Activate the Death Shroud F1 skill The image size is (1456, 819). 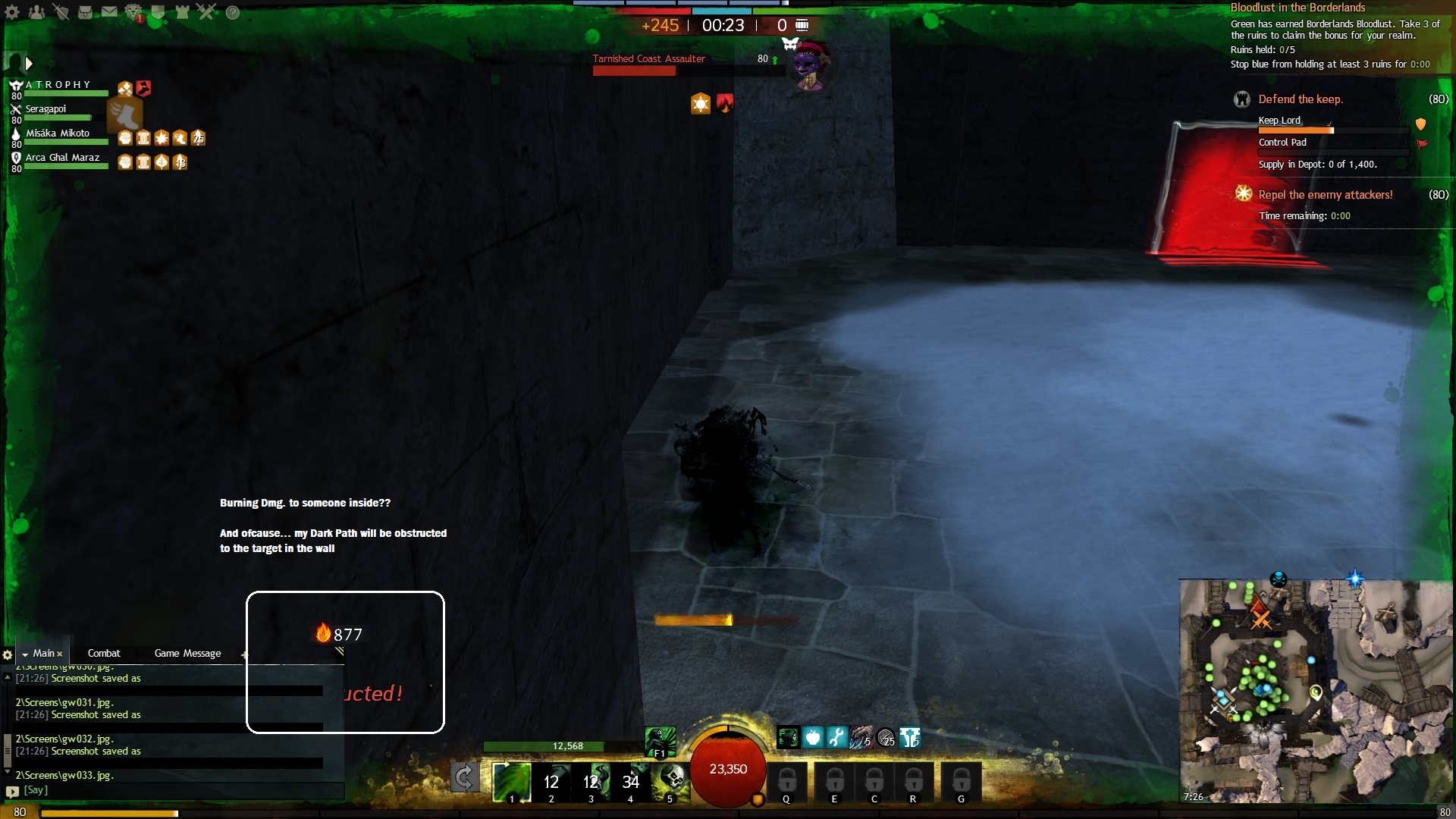pyautogui.click(x=660, y=741)
